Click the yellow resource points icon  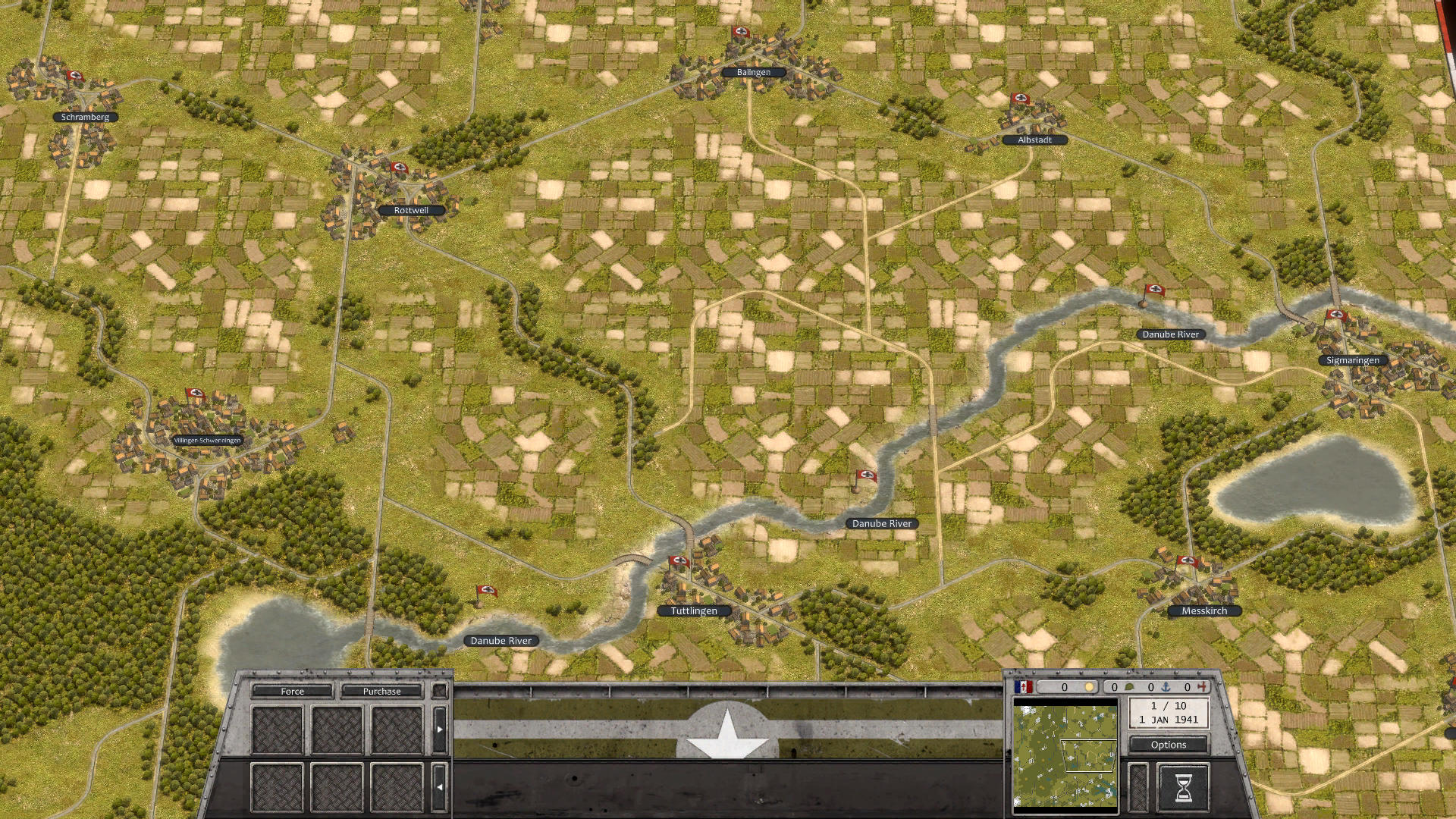(x=1089, y=688)
